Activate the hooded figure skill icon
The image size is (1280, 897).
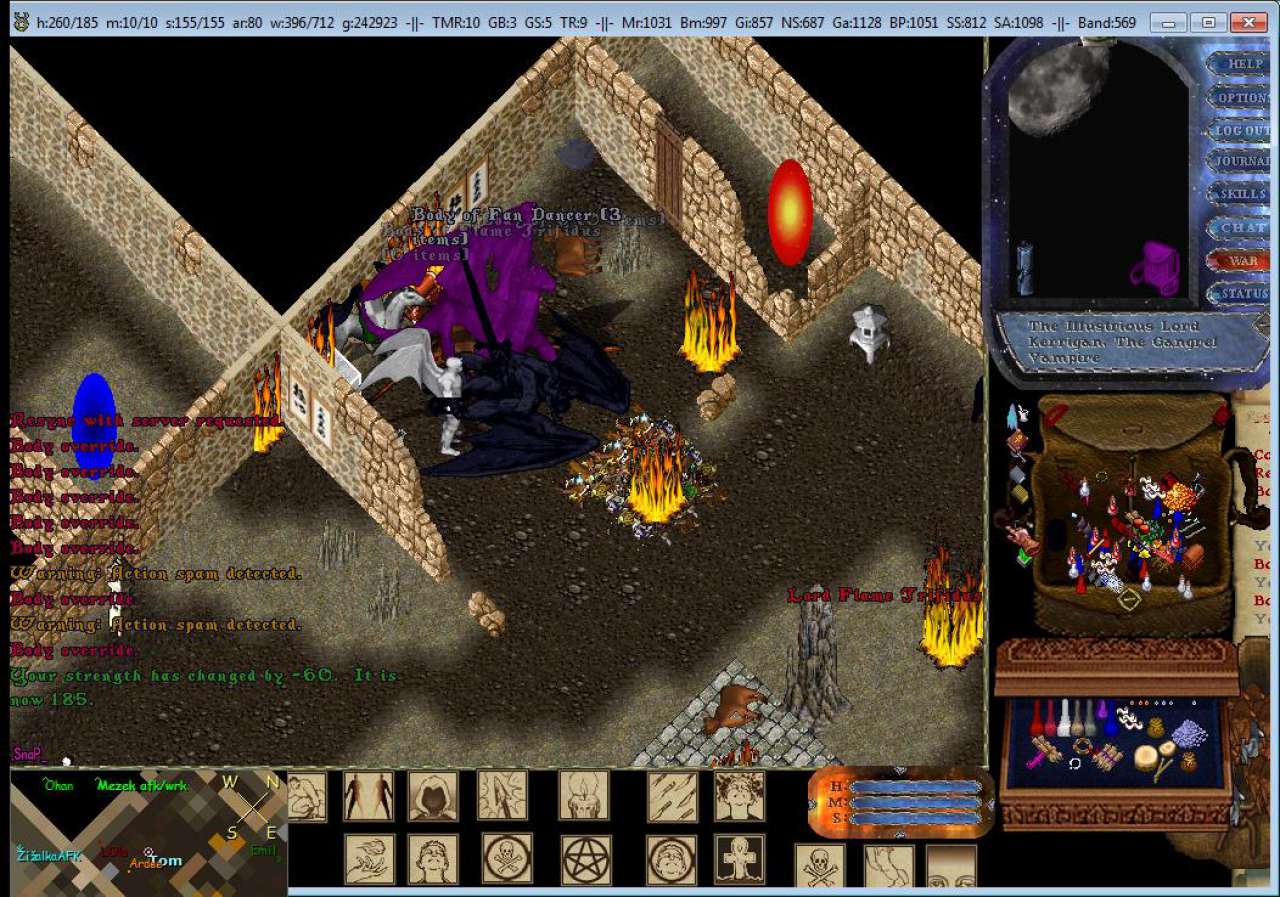point(433,797)
